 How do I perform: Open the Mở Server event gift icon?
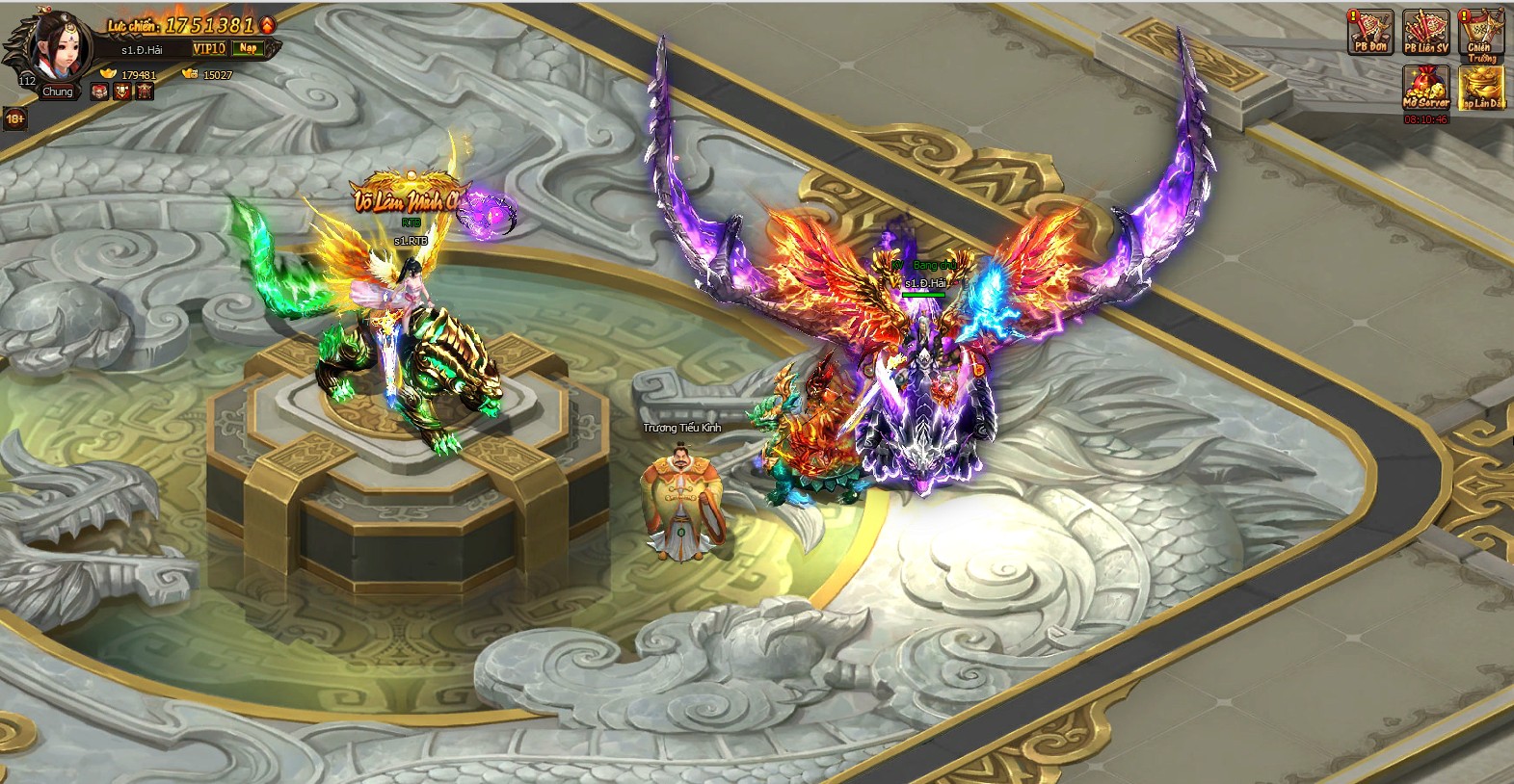click(x=1426, y=88)
